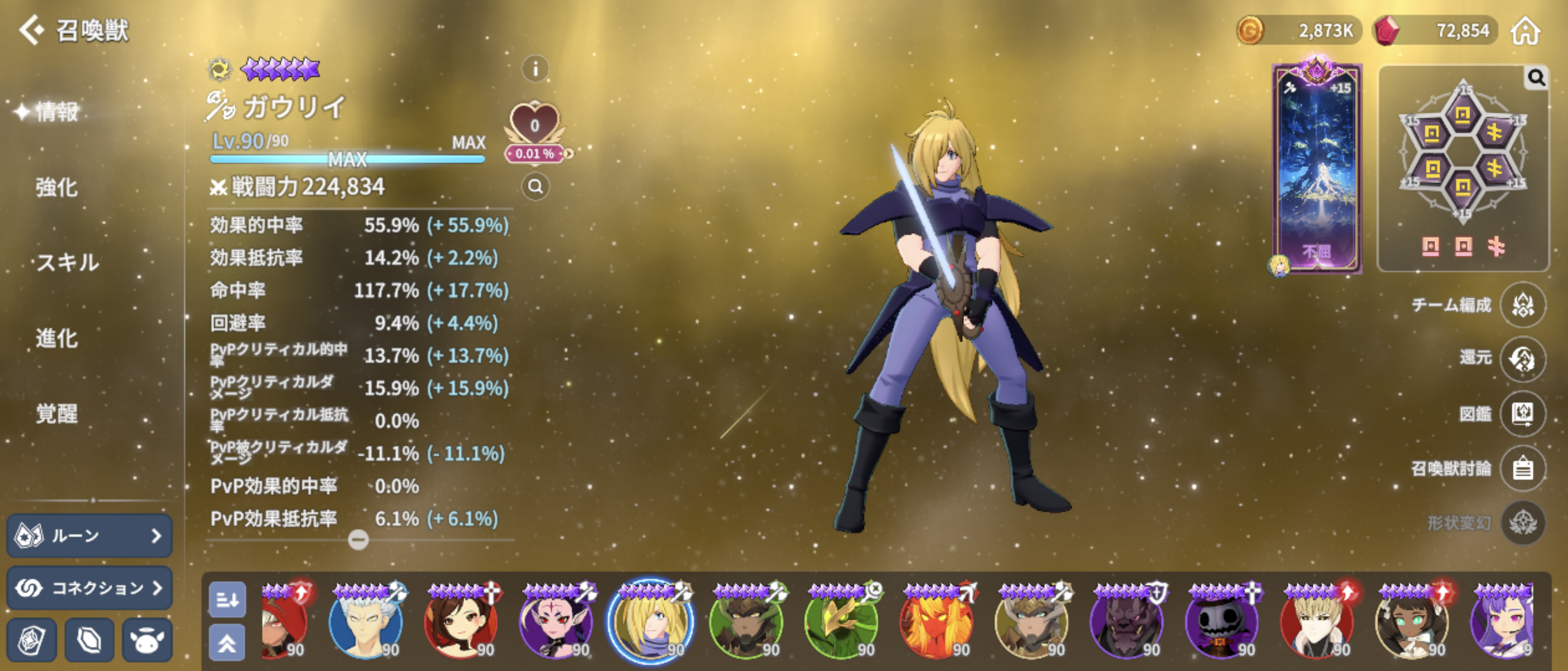Image resolution: width=1568 pixels, height=671 pixels.
Task: Return to the home screen
Action: [x=1526, y=31]
